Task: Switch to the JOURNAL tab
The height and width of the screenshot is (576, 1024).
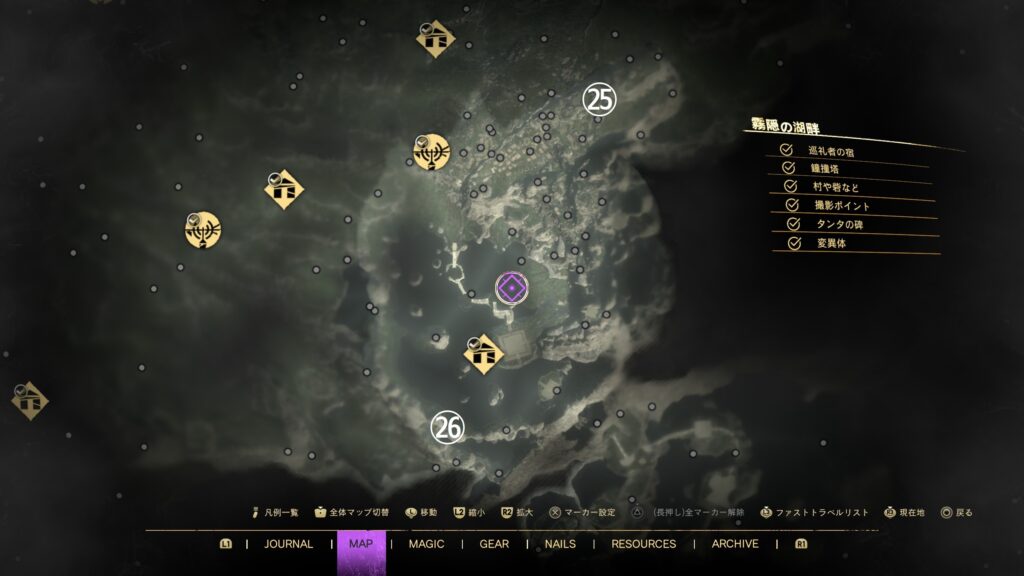Action: [288, 544]
